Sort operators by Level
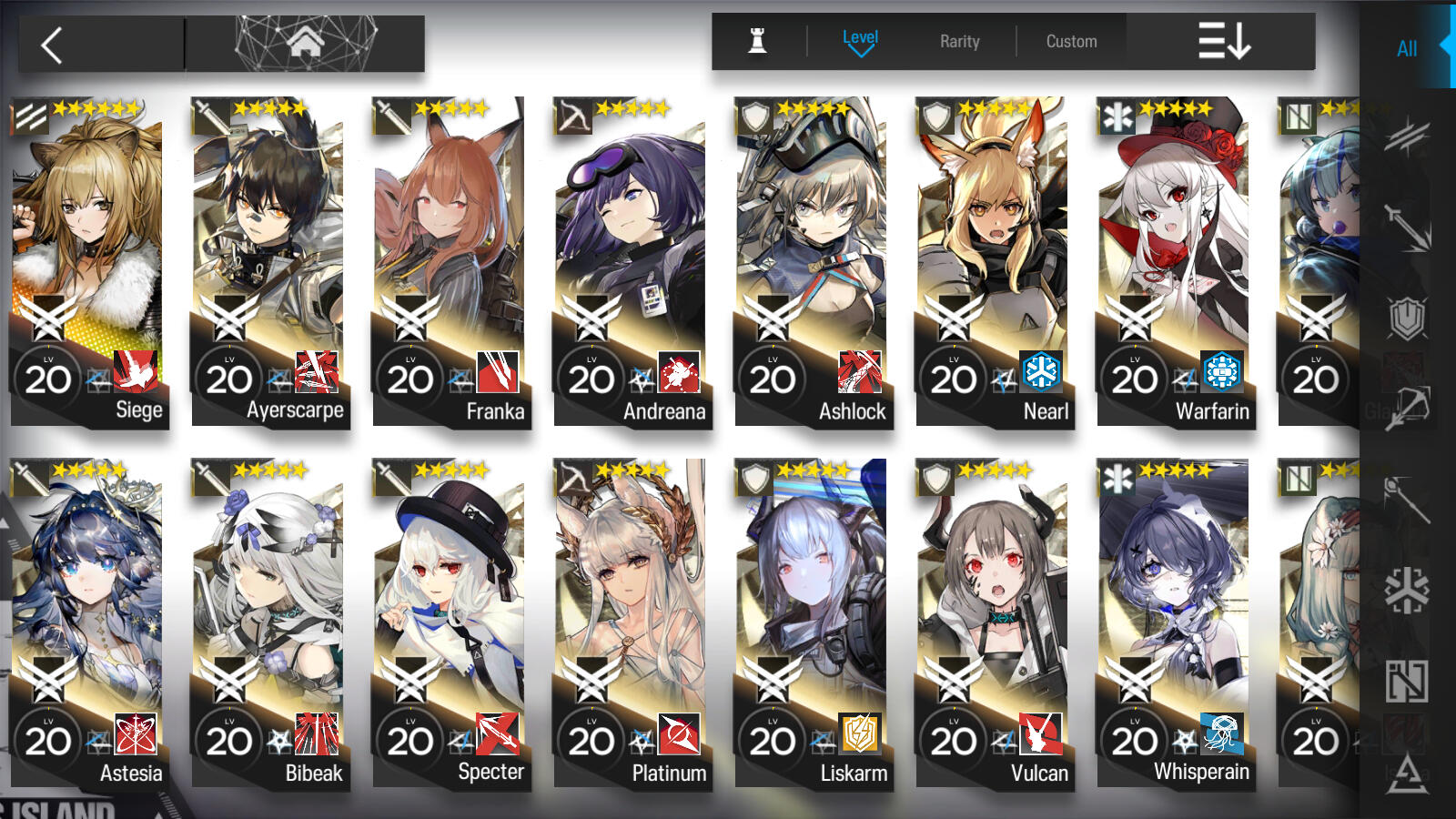Image resolution: width=1456 pixels, height=819 pixels. 859,41
